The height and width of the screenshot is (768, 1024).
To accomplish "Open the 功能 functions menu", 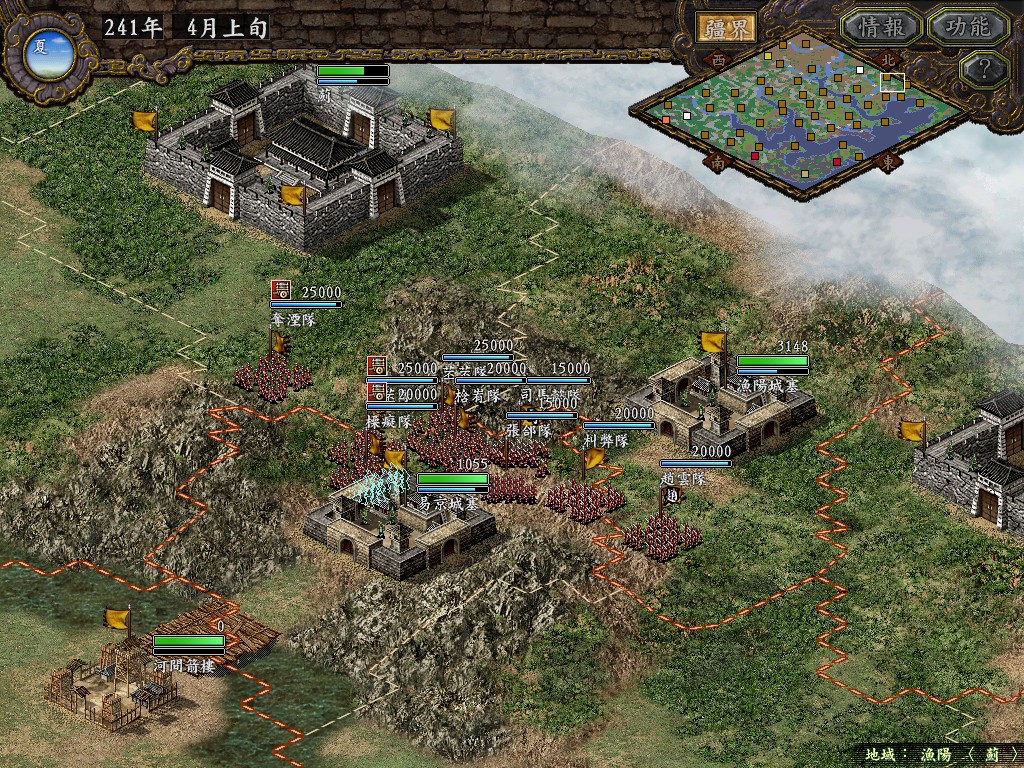I will tap(967, 27).
